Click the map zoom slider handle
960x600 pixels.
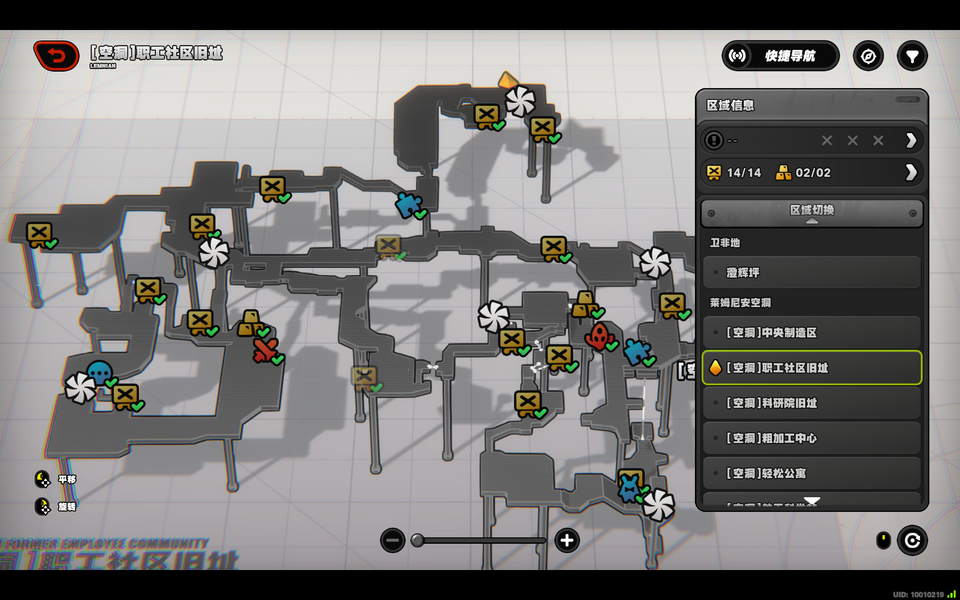(418, 541)
